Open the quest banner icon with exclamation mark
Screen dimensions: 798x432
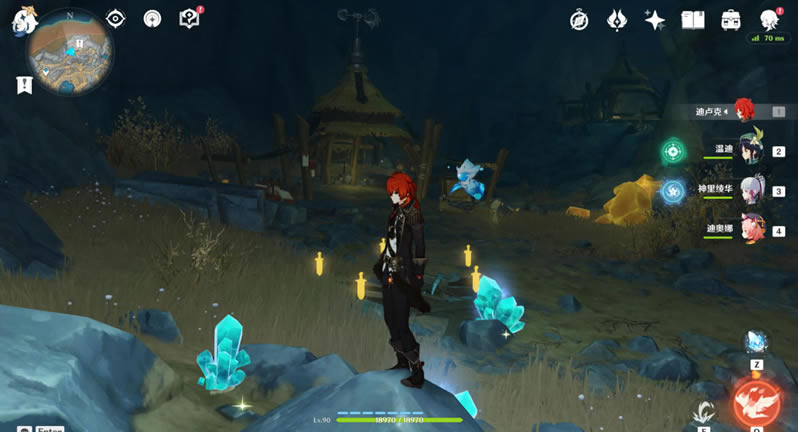click(25, 85)
